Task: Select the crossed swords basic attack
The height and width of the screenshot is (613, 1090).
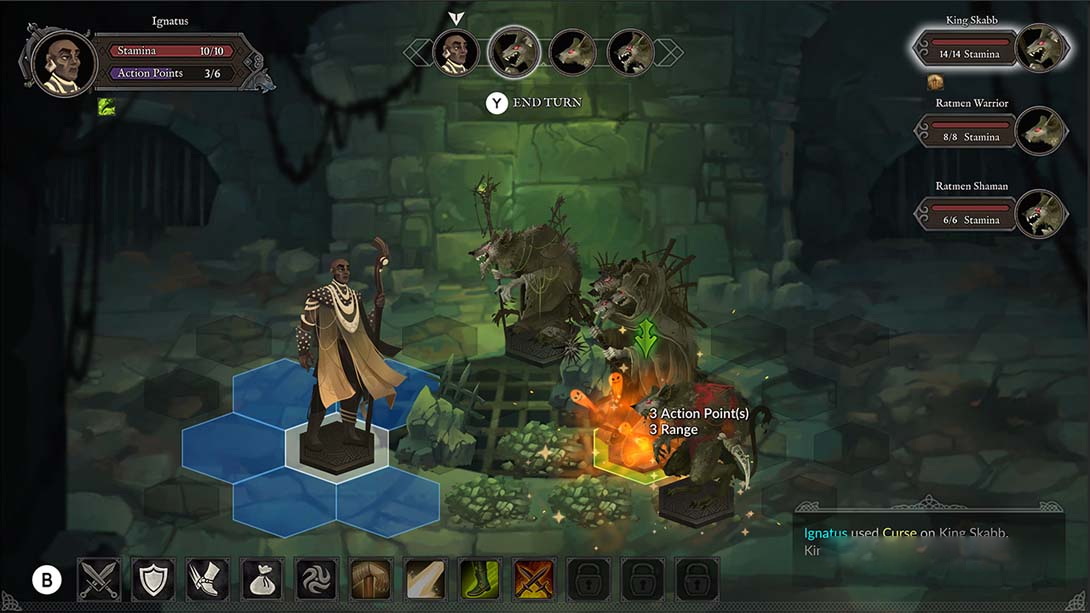Action: [x=99, y=579]
